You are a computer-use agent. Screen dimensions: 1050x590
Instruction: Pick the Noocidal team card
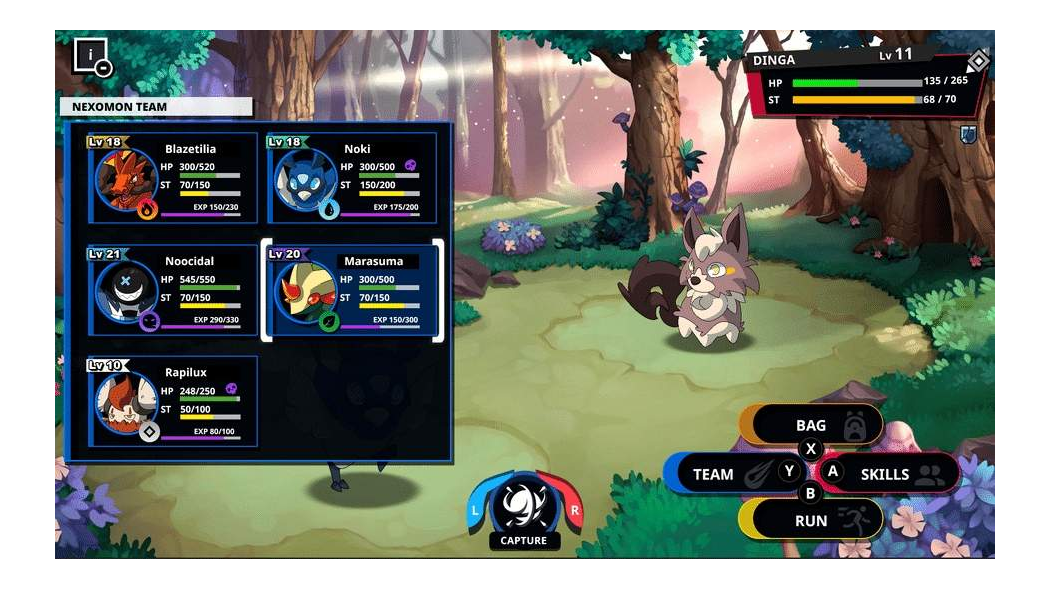172,290
